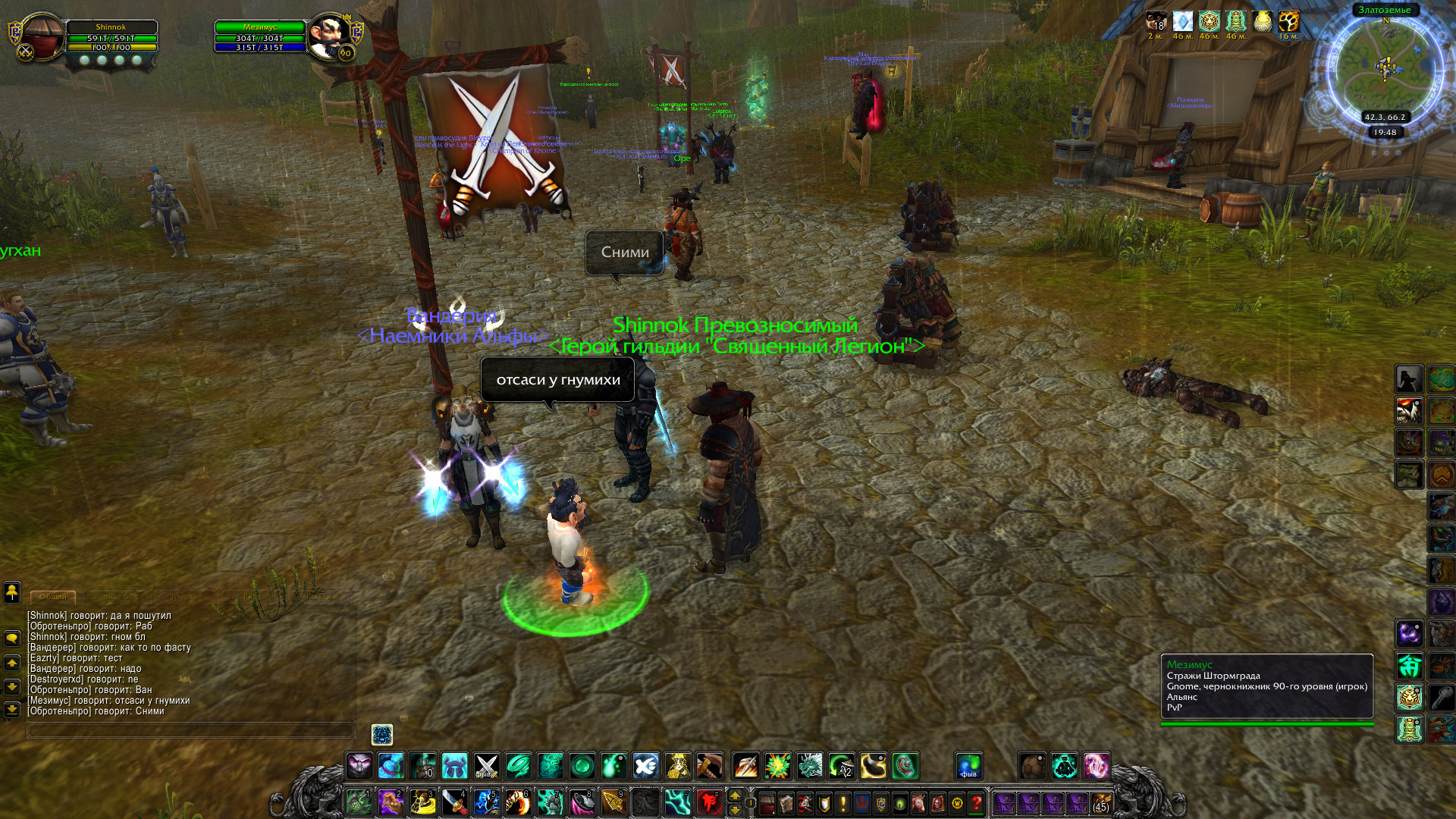Click the Shinnok player portrait
1456x819 pixels.
tap(41, 36)
